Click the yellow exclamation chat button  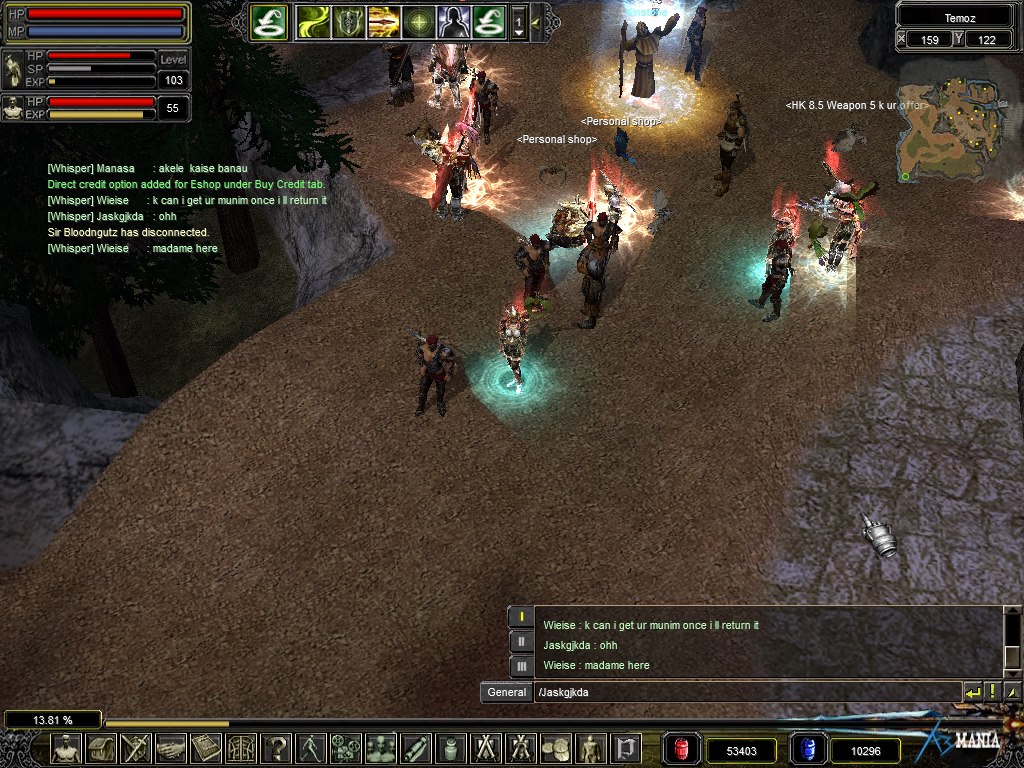[x=993, y=692]
